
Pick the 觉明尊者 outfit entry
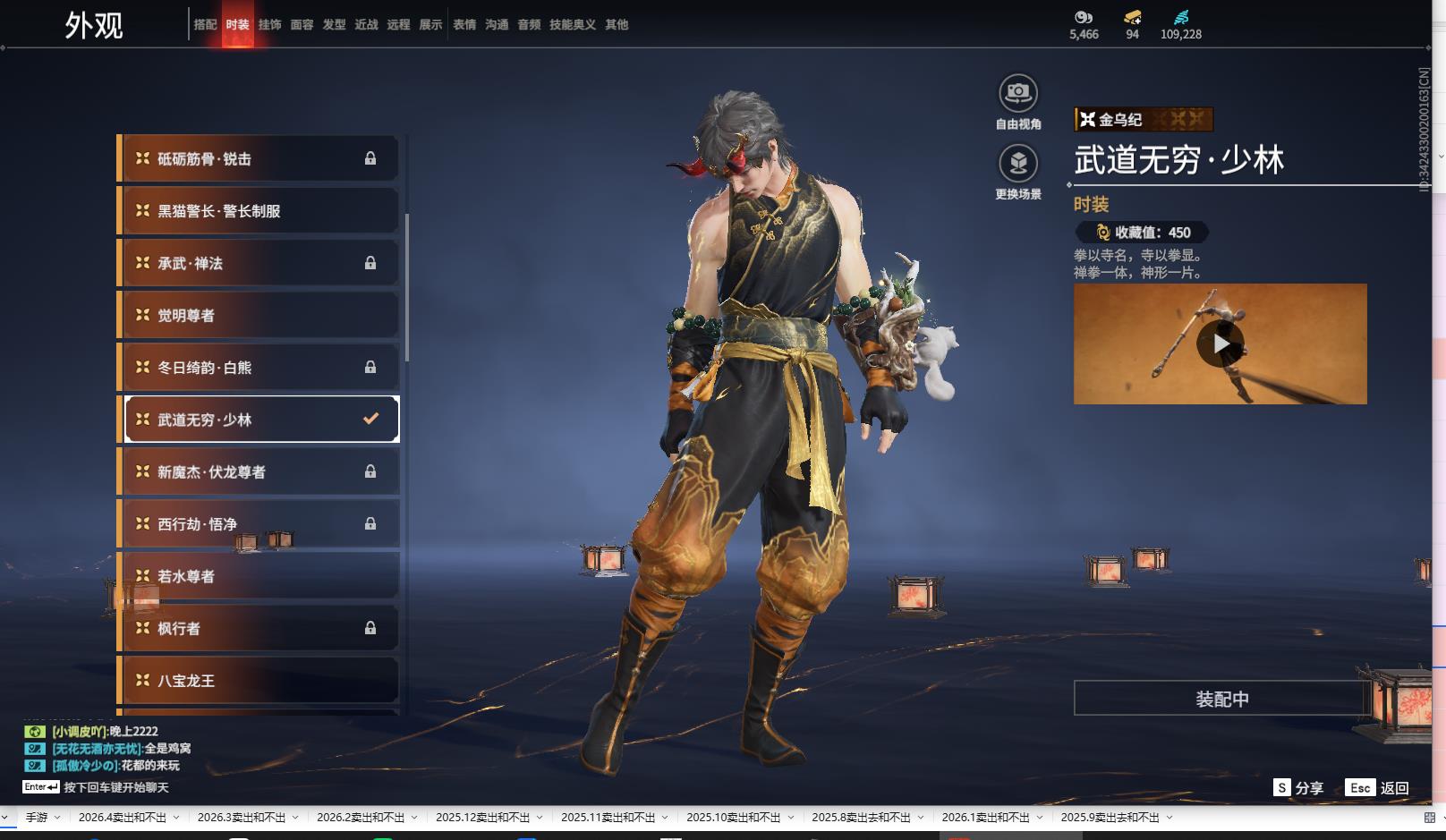(x=259, y=316)
